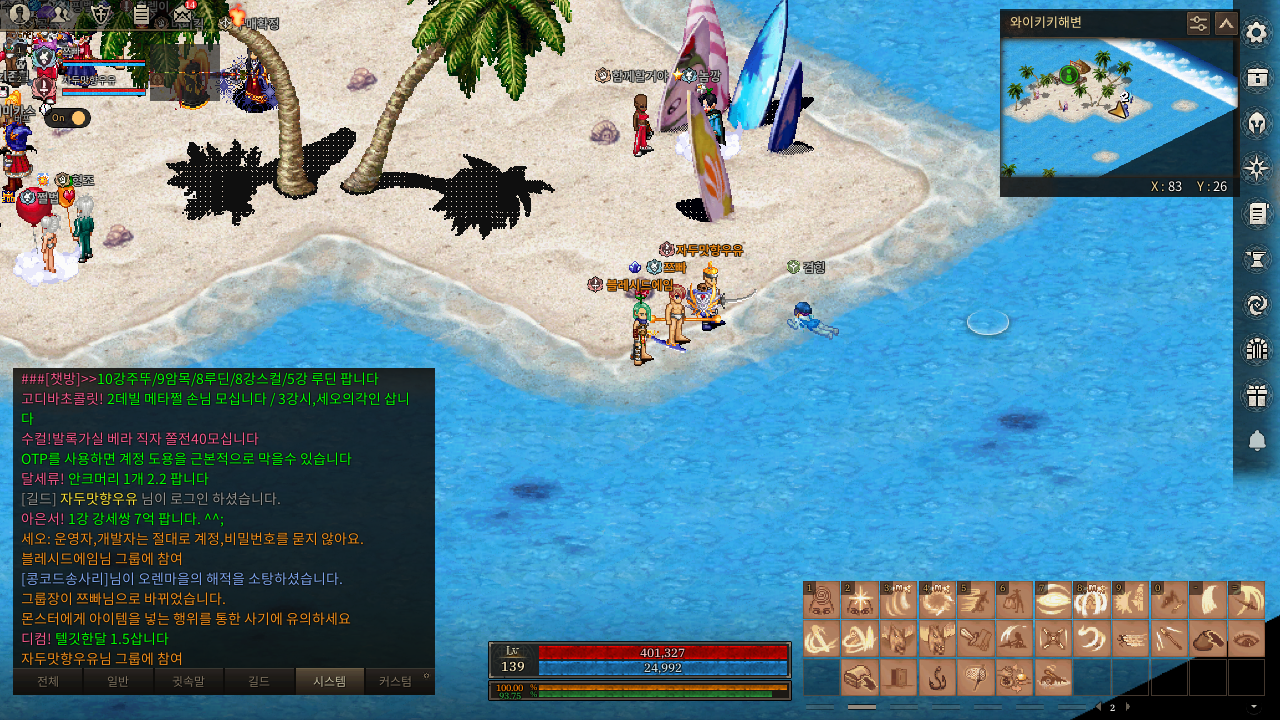1280x720 pixels.
Task: Use the fishing hook hotbar item
Action: point(938,677)
